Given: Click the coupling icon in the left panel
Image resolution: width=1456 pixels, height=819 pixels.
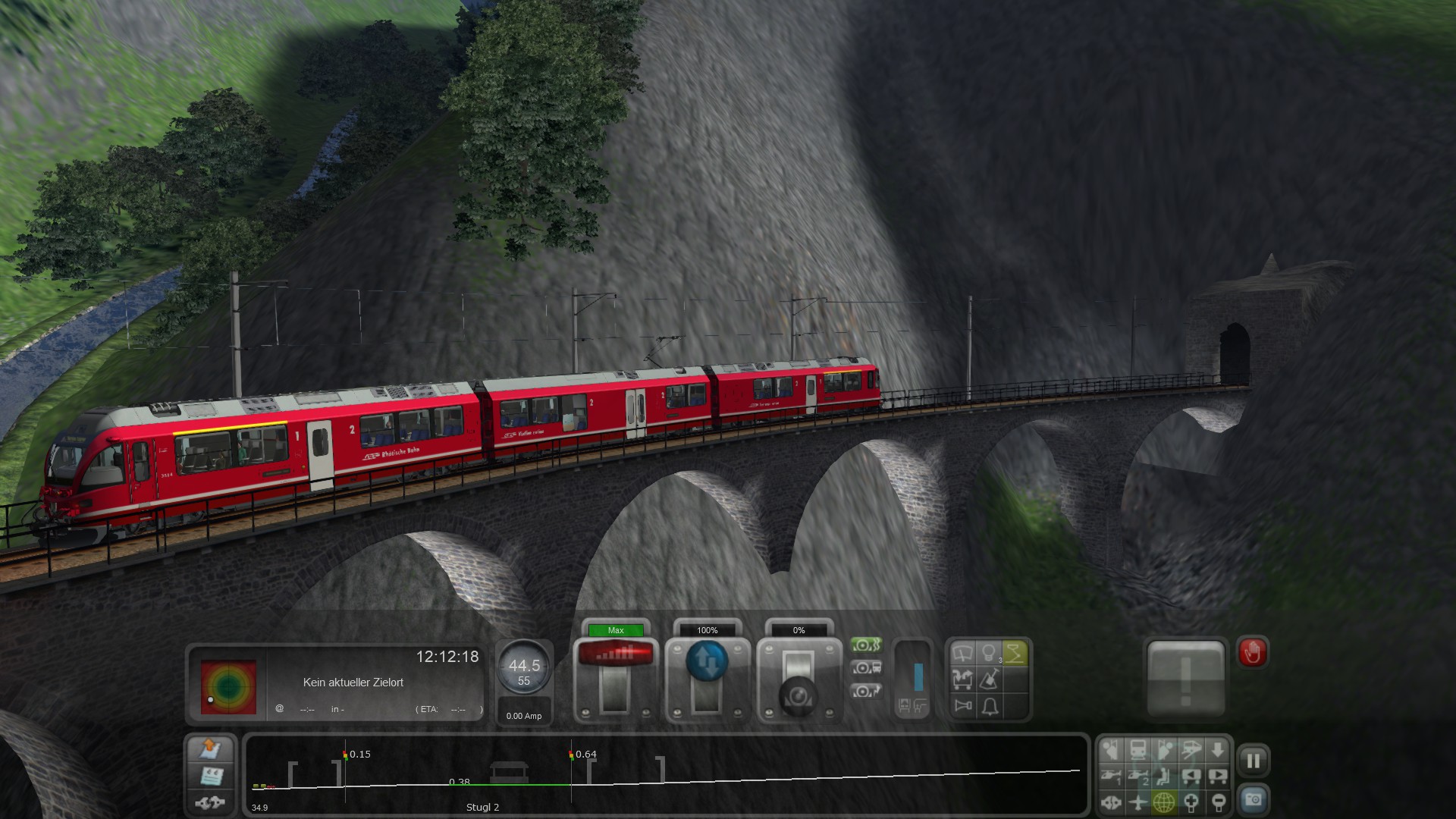Looking at the screenshot, I should (210, 802).
